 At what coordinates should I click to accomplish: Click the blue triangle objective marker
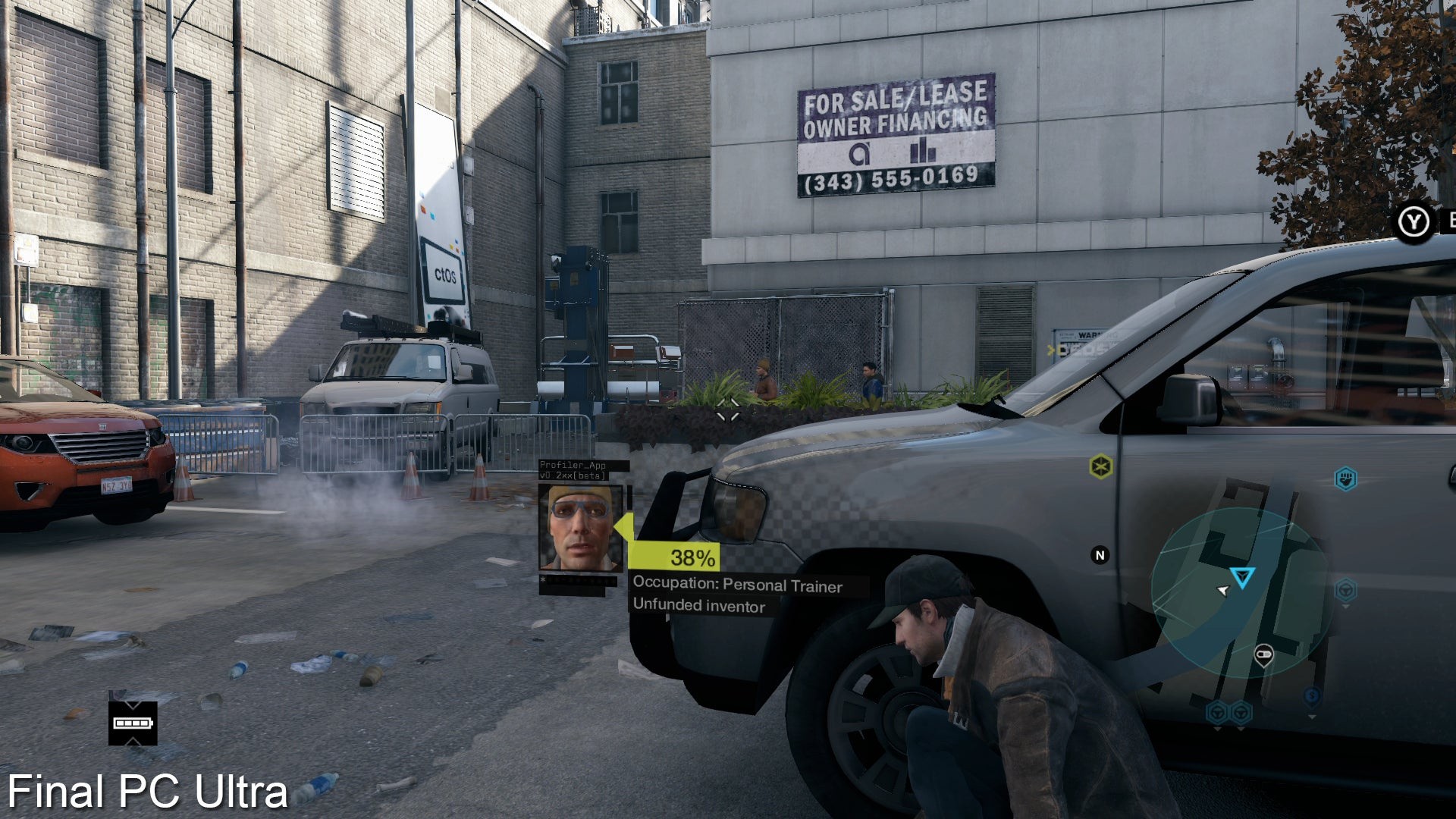(x=1242, y=578)
